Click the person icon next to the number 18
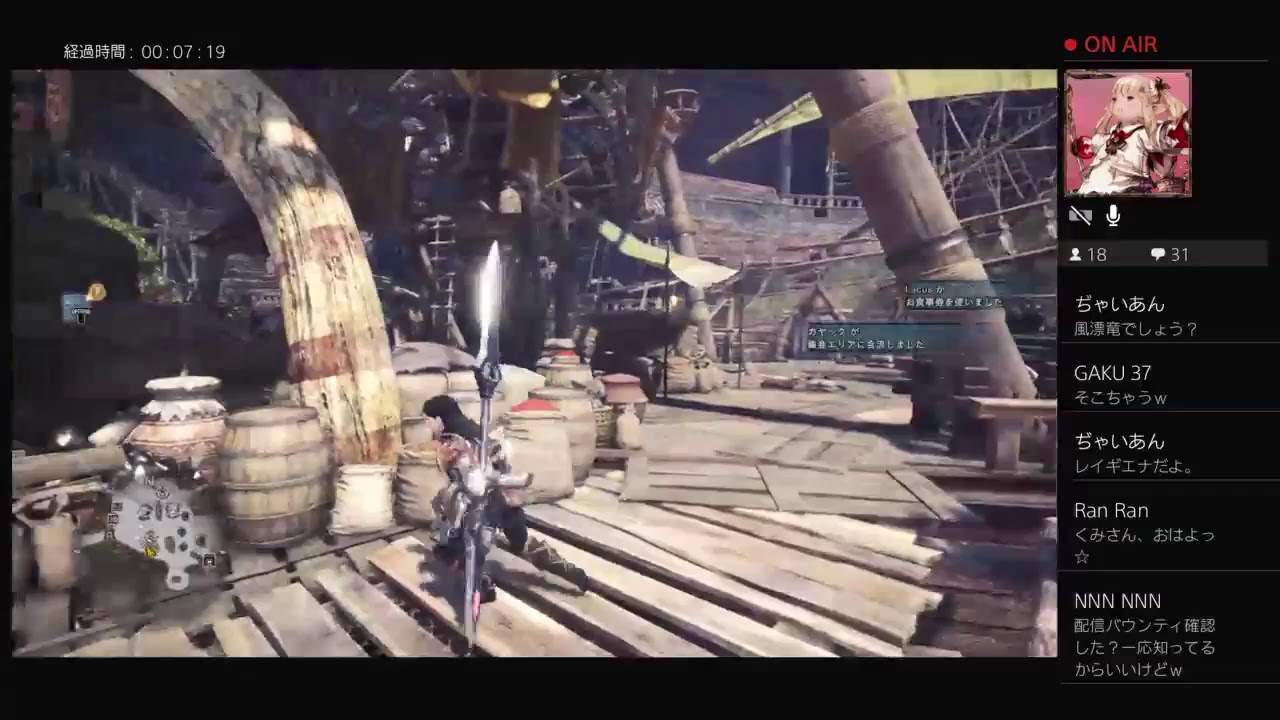This screenshot has width=1280, height=720. [x=1077, y=254]
